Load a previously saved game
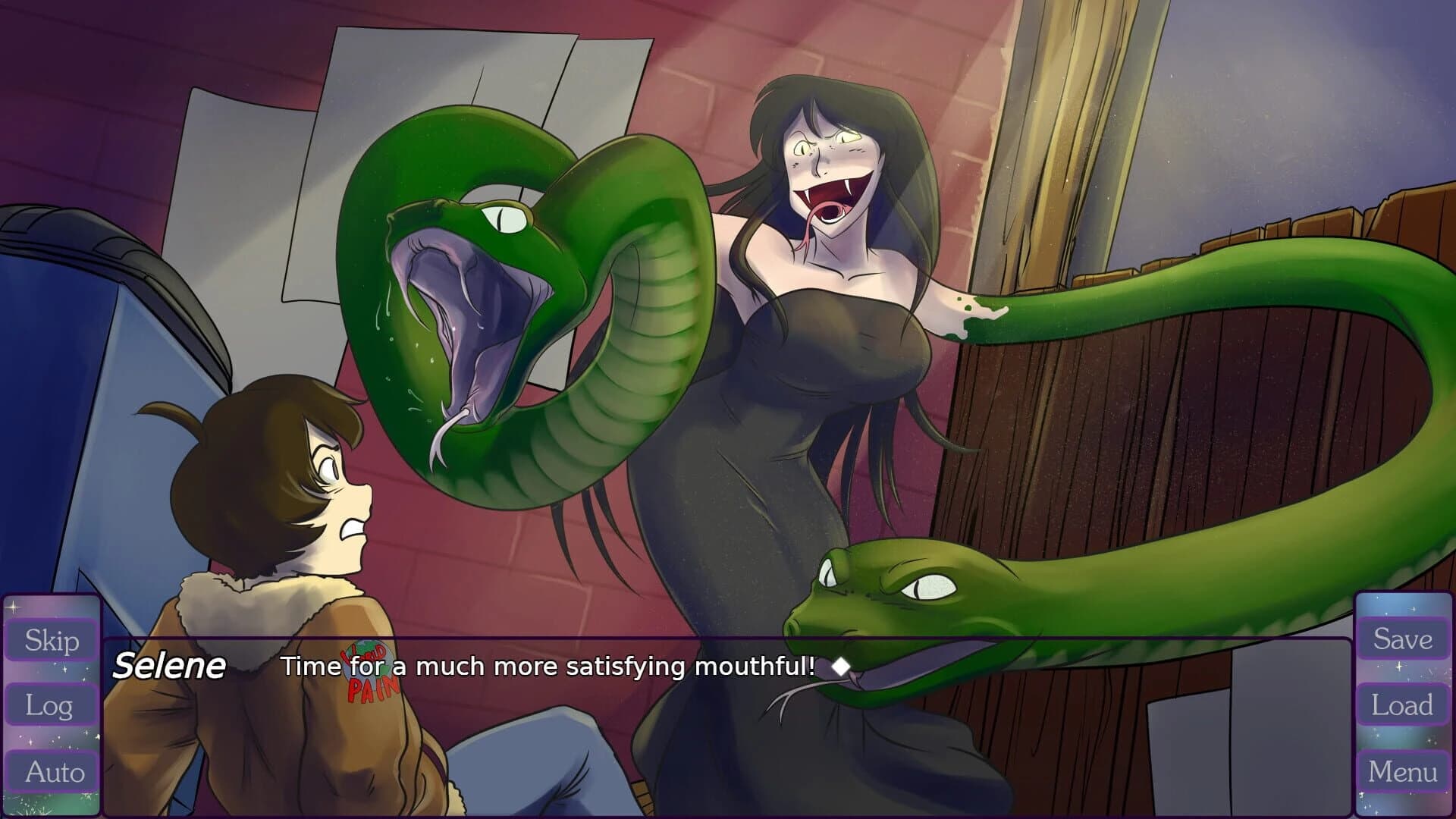This screenshot has height=819, width=1456. pyautogui.click(x=1404, y=705)
